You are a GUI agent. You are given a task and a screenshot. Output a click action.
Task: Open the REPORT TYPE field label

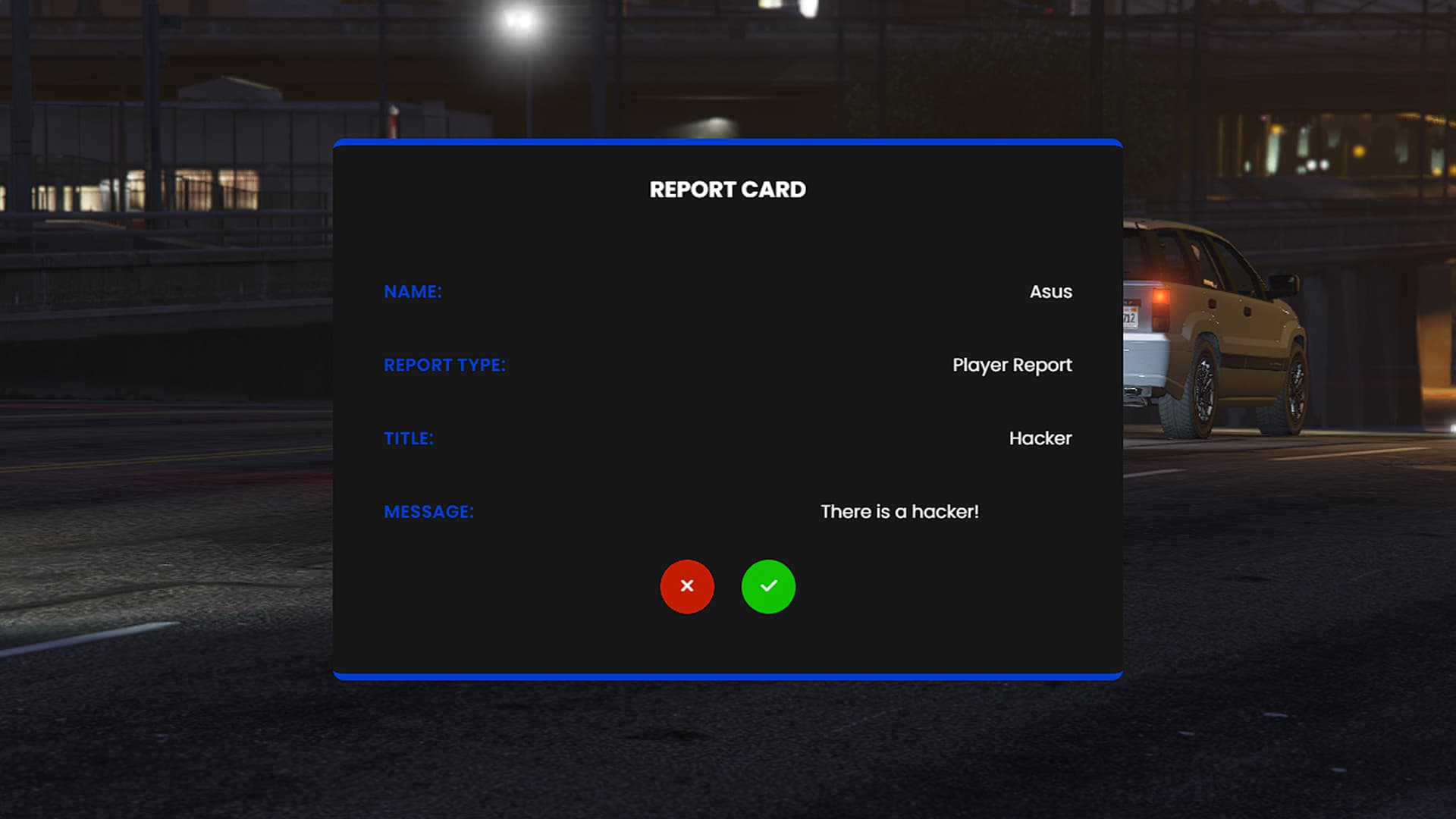[x=444, y=365]
